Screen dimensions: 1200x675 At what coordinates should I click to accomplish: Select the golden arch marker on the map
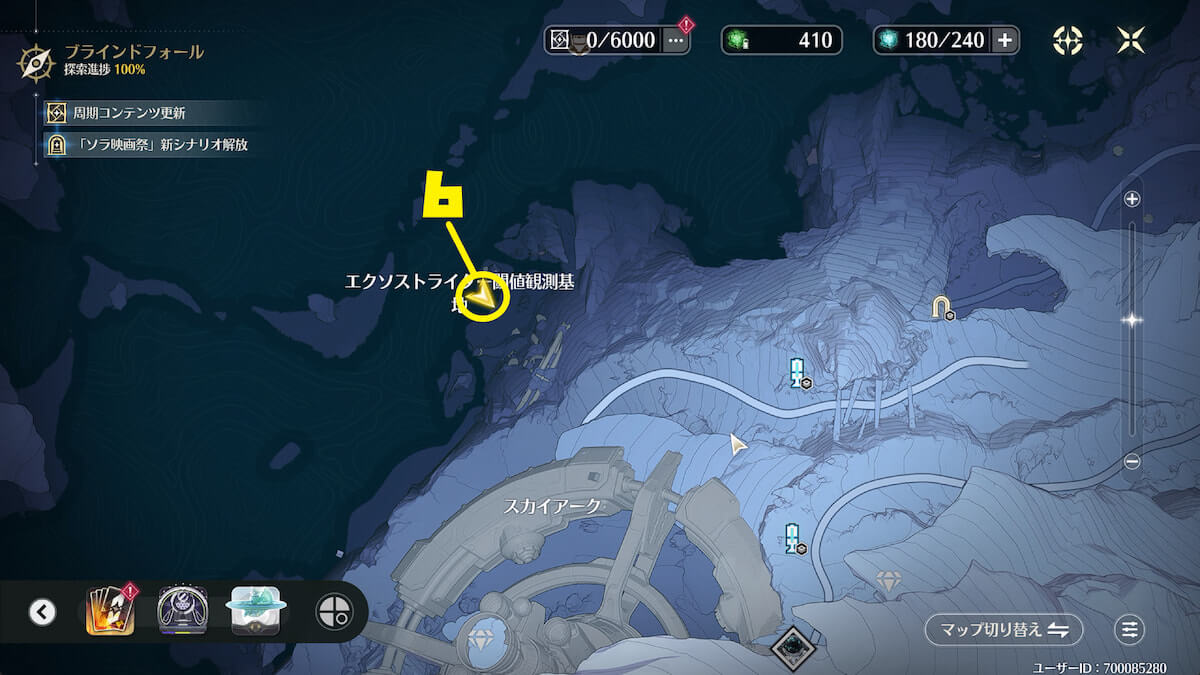[940, 306]
